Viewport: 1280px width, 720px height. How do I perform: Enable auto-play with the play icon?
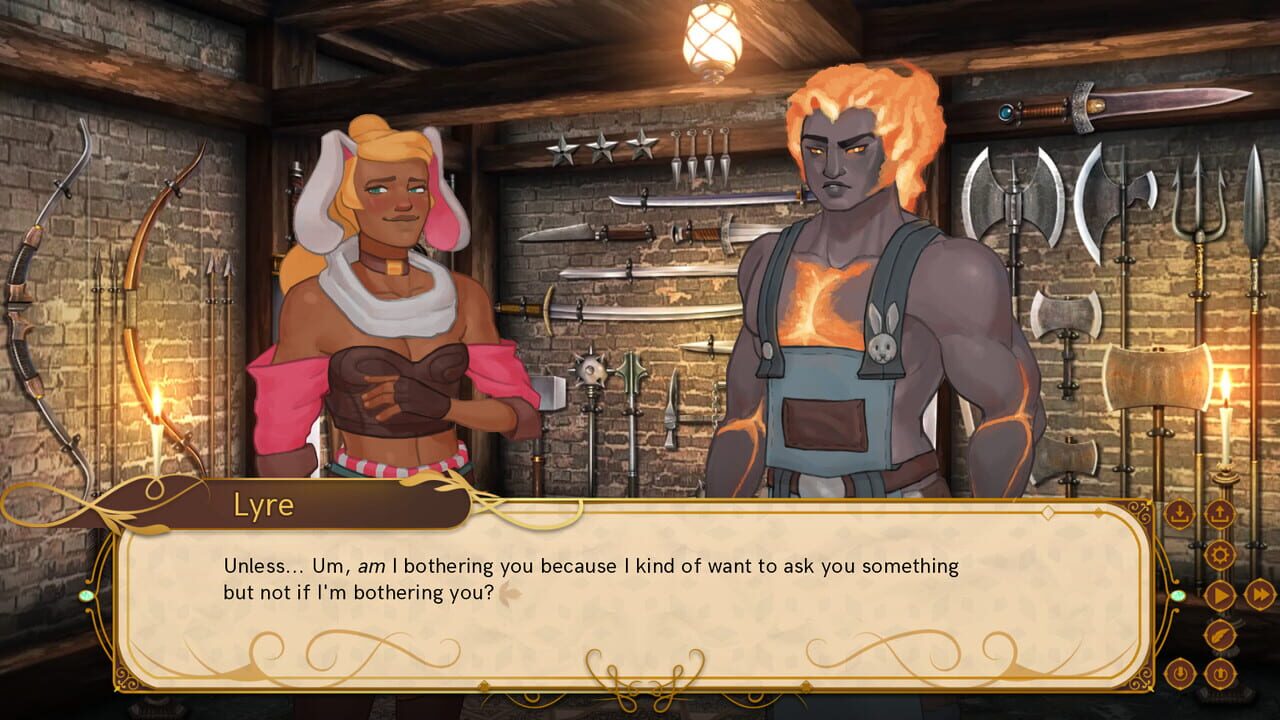1220,593
